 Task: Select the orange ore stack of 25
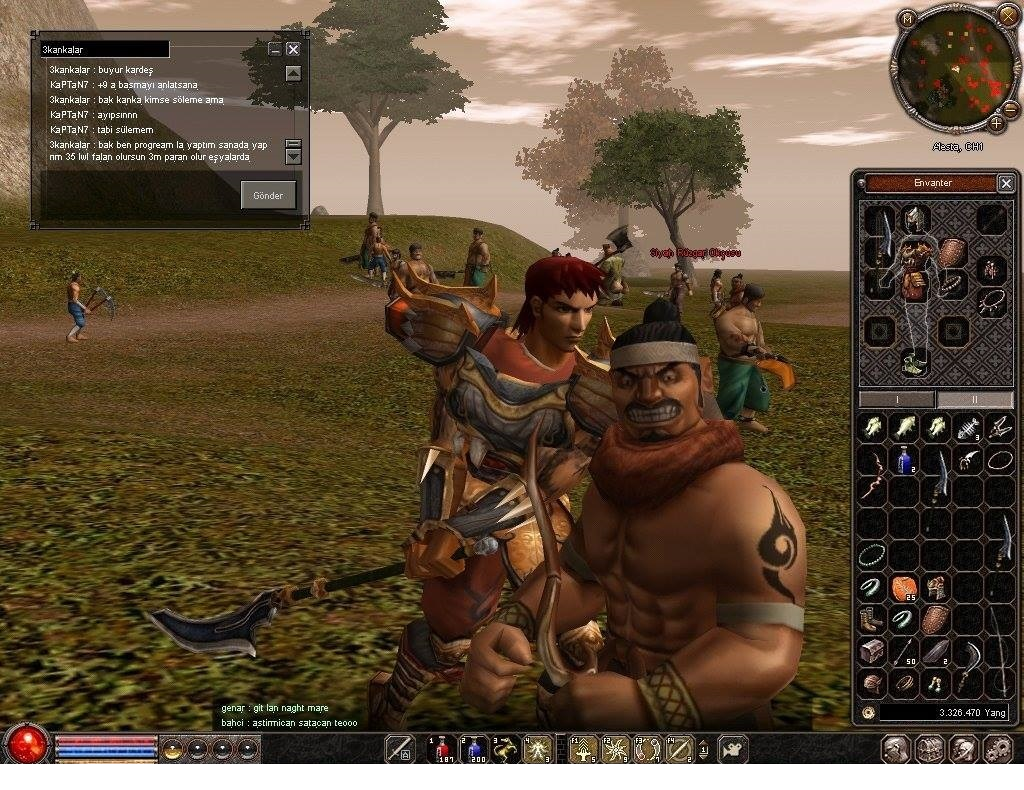coord(905,588)
